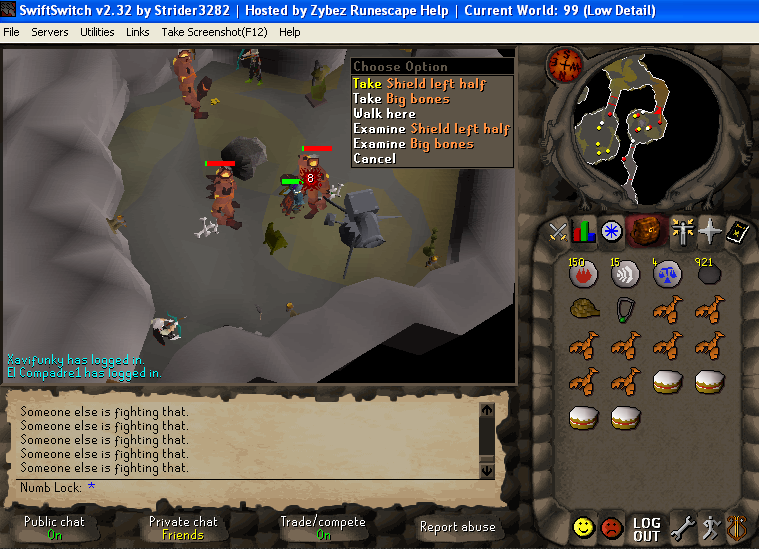Cancel the Choose Option menu
Viewport: 759px width, 549px height.
374,159
